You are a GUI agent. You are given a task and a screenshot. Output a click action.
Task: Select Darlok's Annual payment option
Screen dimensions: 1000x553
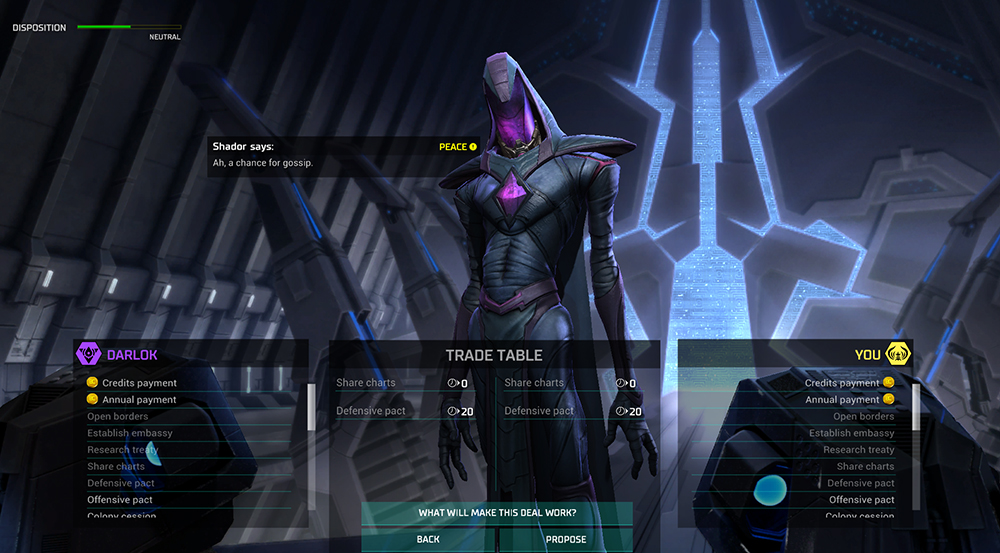139,400
